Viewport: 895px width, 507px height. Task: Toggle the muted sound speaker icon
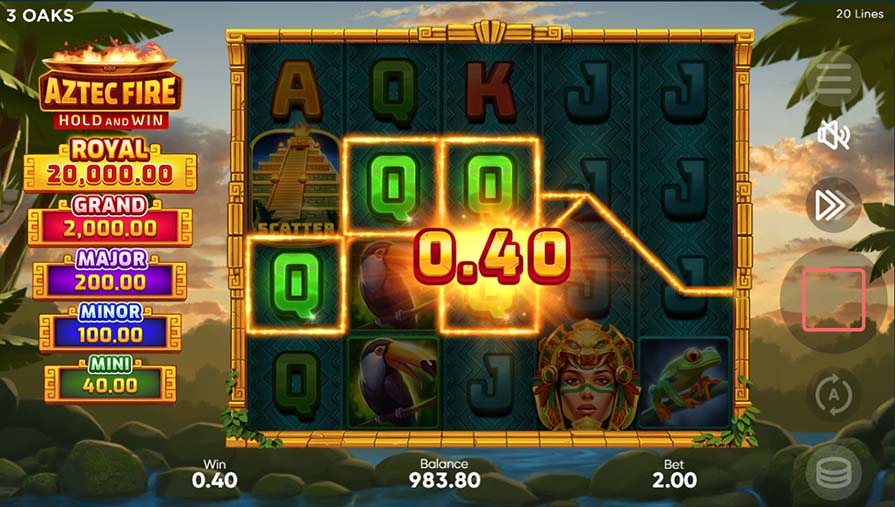[x=833, y=135]
